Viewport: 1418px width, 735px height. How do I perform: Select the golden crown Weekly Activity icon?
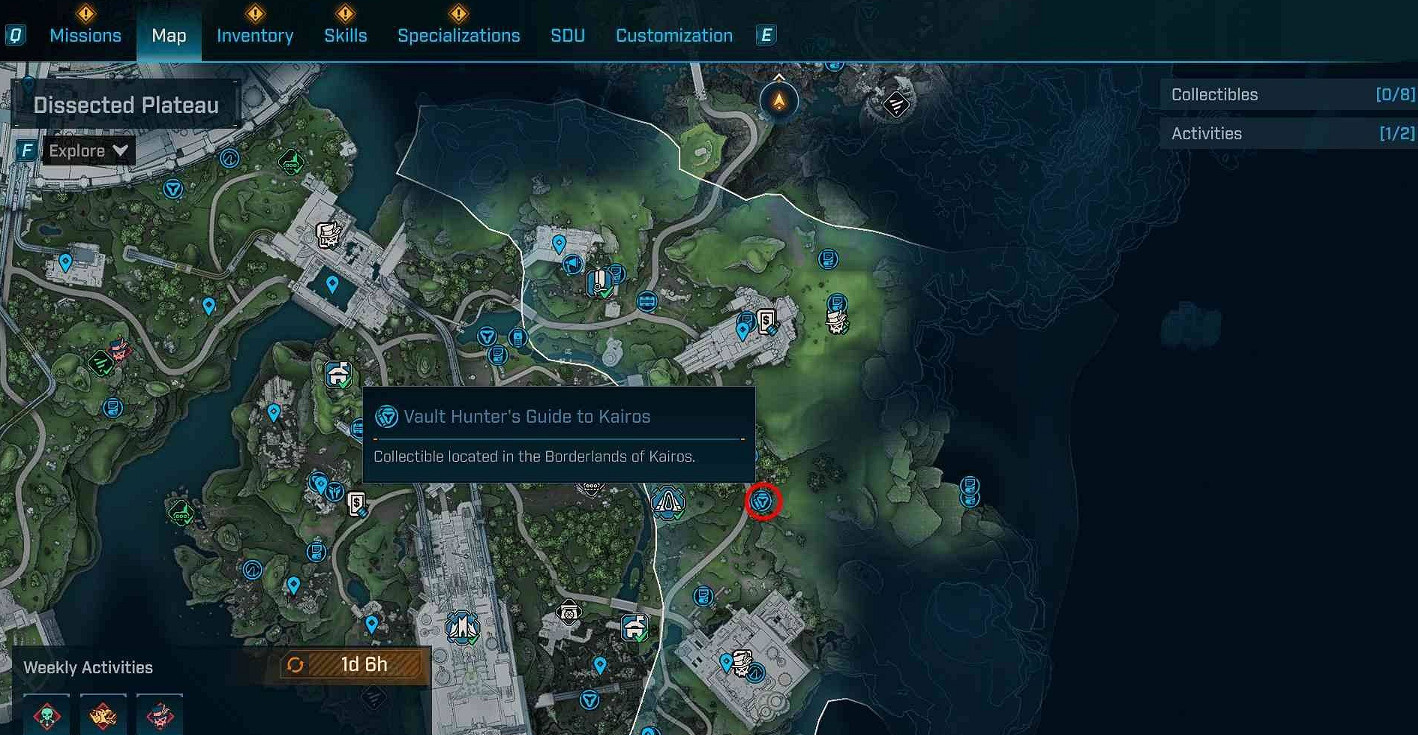click(x=103, y=714)
